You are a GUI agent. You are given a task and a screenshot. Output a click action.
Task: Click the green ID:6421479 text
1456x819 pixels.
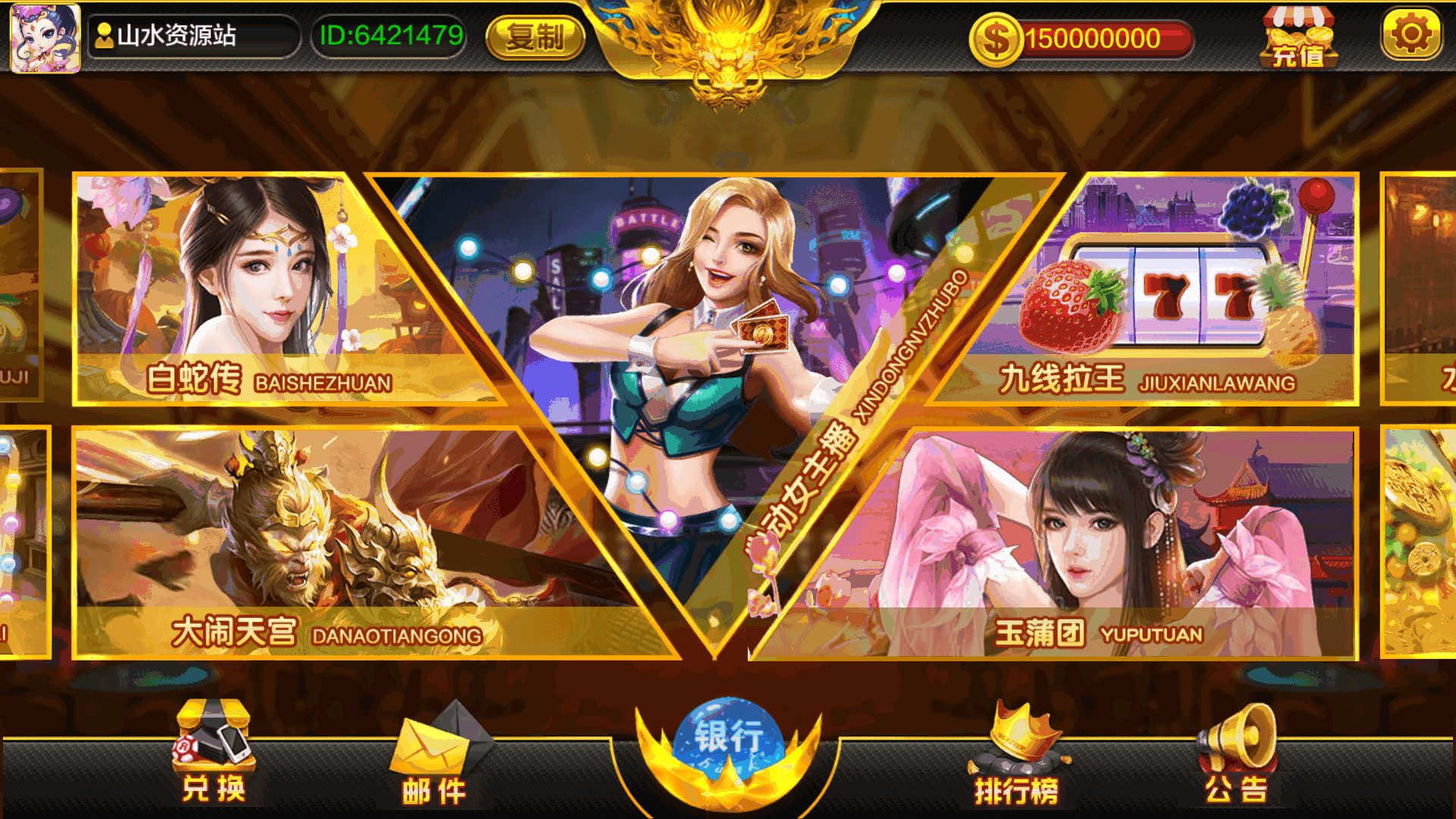389,34
